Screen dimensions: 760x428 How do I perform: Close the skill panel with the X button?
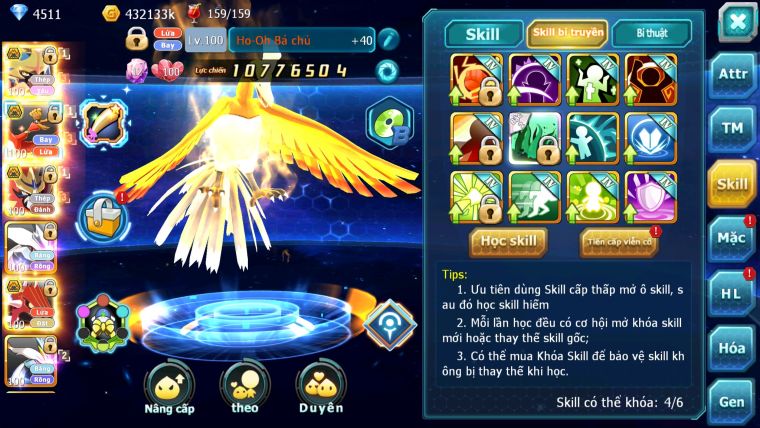(735, 21)
